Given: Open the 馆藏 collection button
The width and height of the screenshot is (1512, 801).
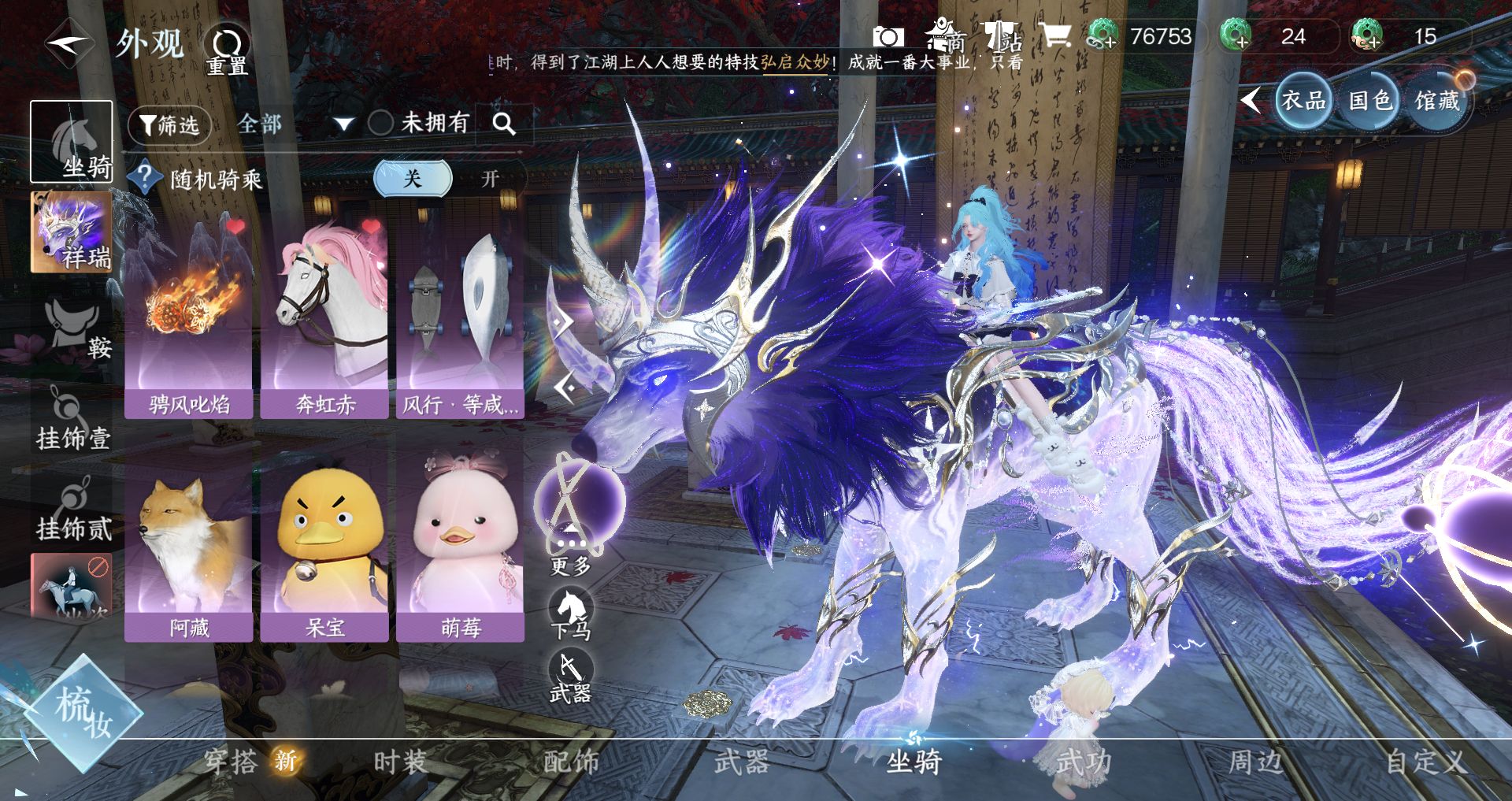Looking at the screenshot, I should [1437, 101].
